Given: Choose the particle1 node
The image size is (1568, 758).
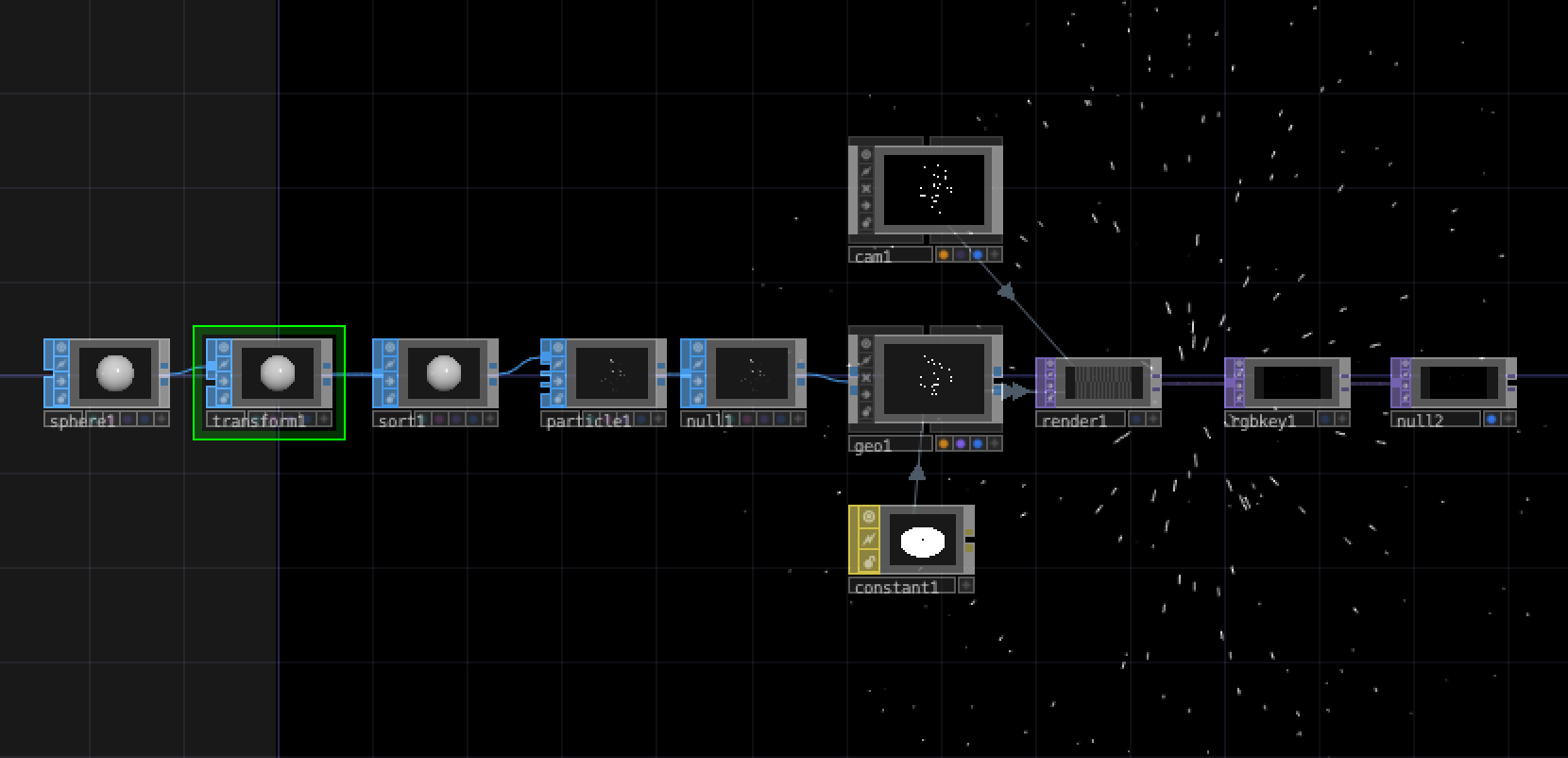Looking at the screenshot, I should point(611,373).
